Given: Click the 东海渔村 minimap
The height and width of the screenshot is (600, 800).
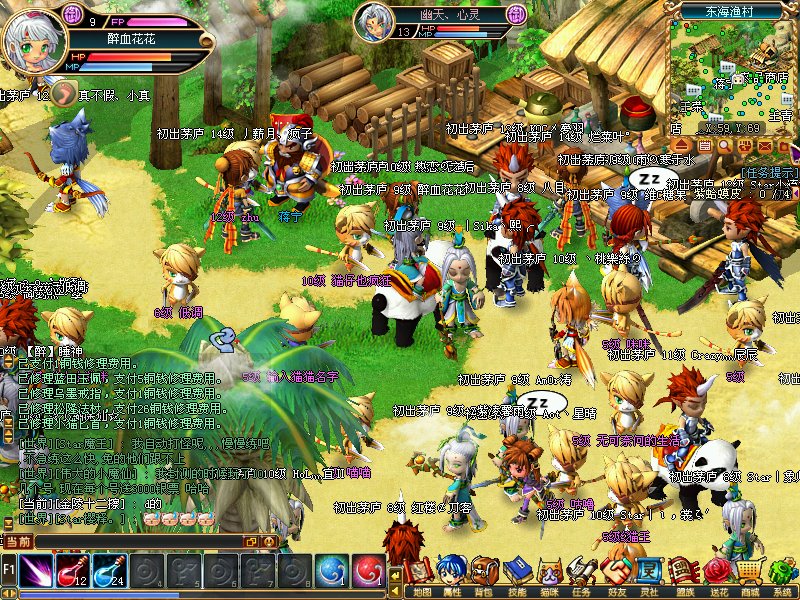Looking at the screenshot, I should point(733,70).
